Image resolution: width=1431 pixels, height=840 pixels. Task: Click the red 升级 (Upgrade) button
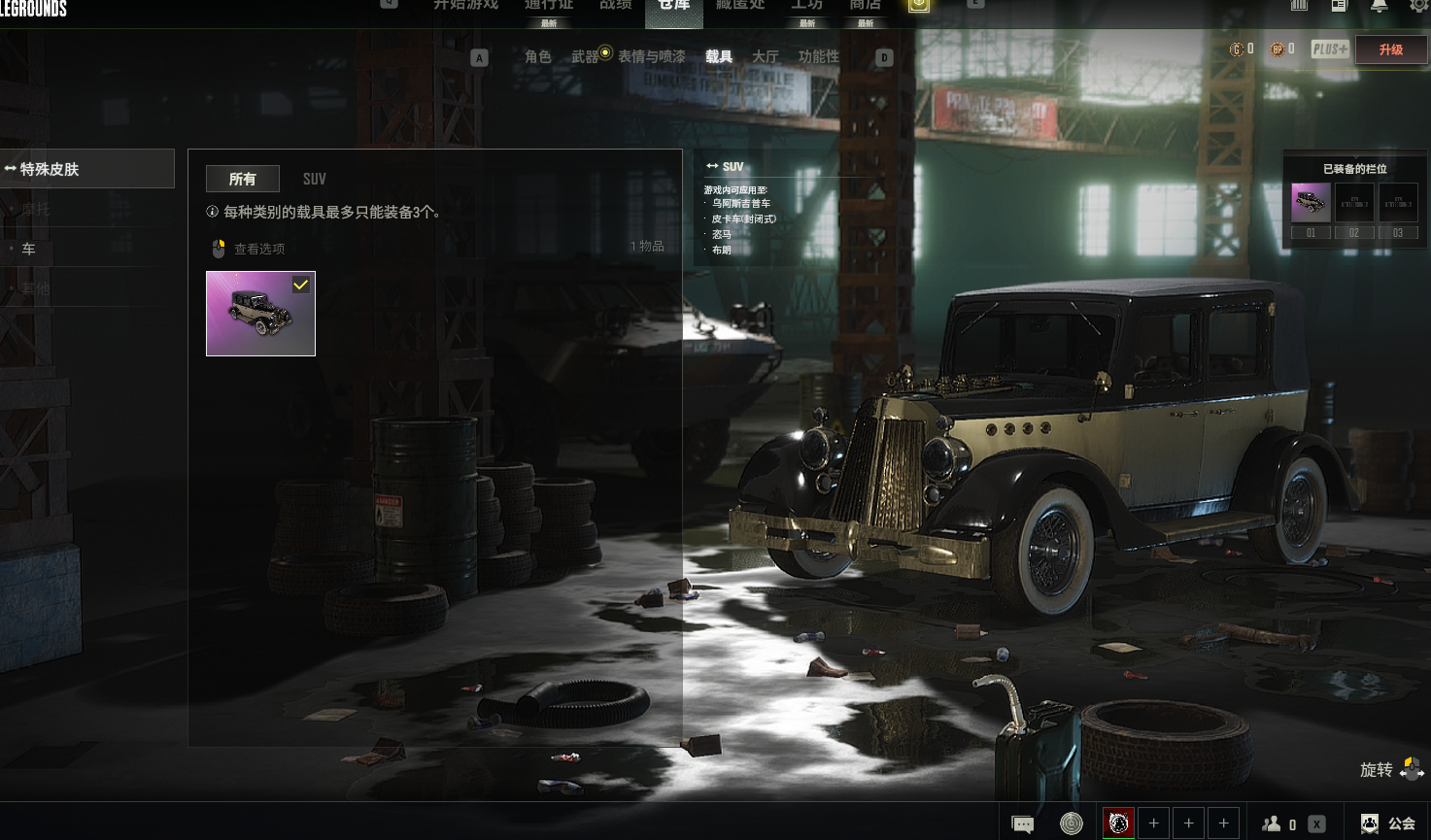1390,50
